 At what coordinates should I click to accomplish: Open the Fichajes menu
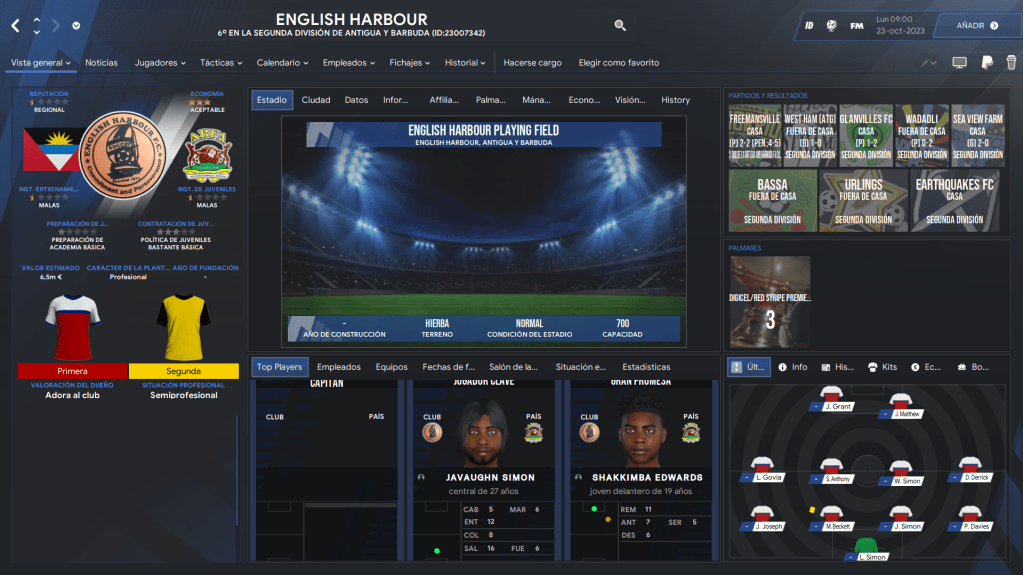(410, 63)
